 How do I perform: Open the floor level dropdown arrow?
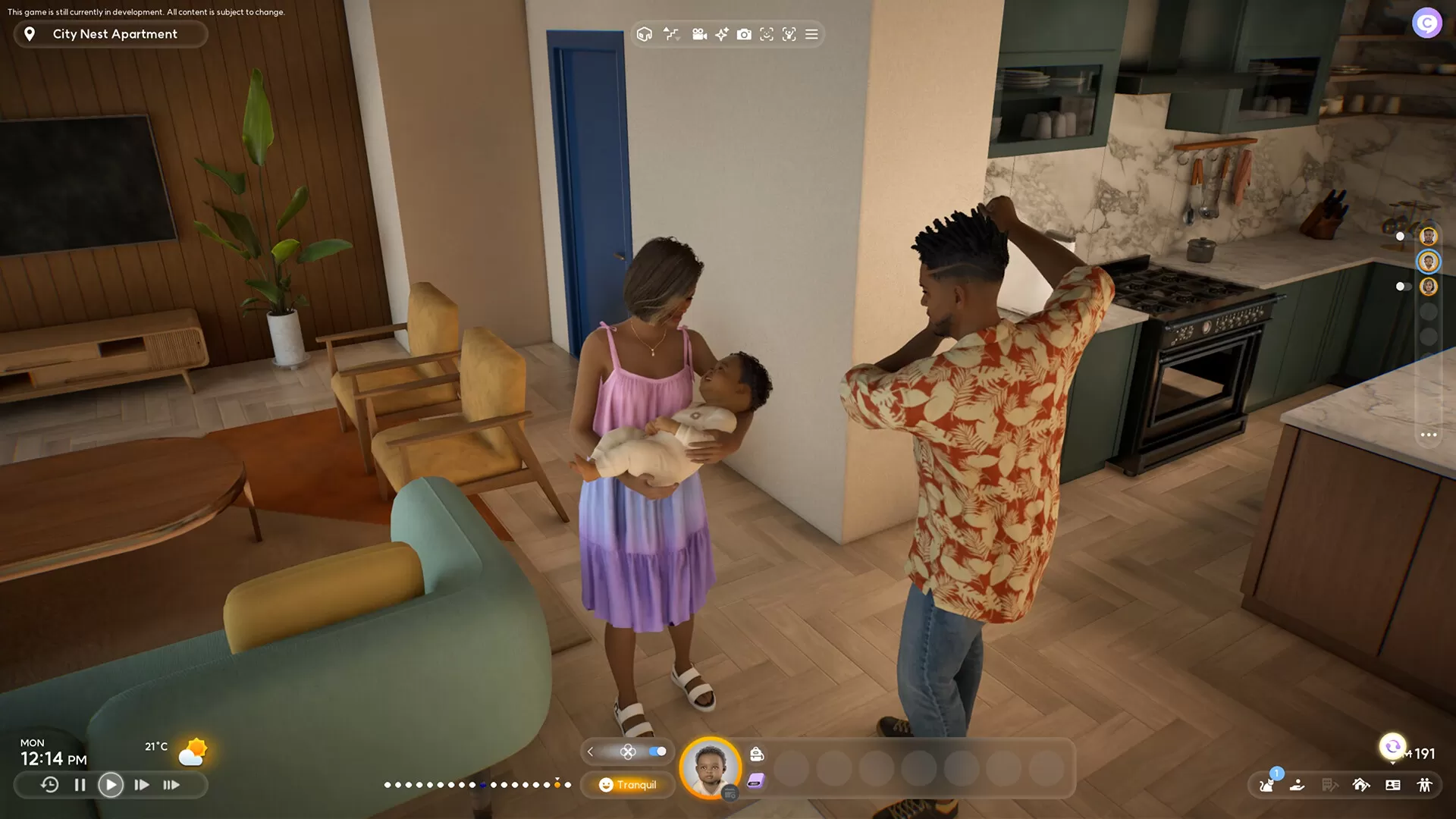[x=679, y=39]
